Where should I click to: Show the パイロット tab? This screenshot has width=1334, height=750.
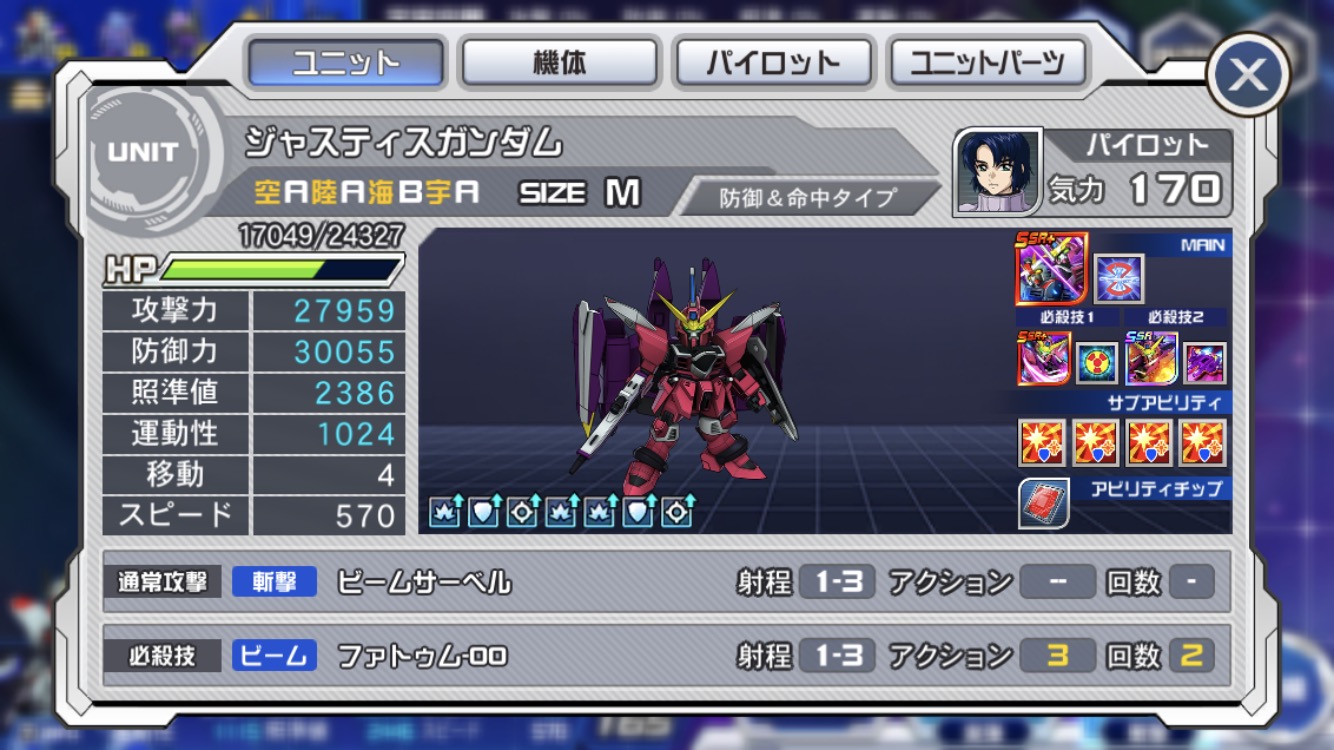click(774, 63)
